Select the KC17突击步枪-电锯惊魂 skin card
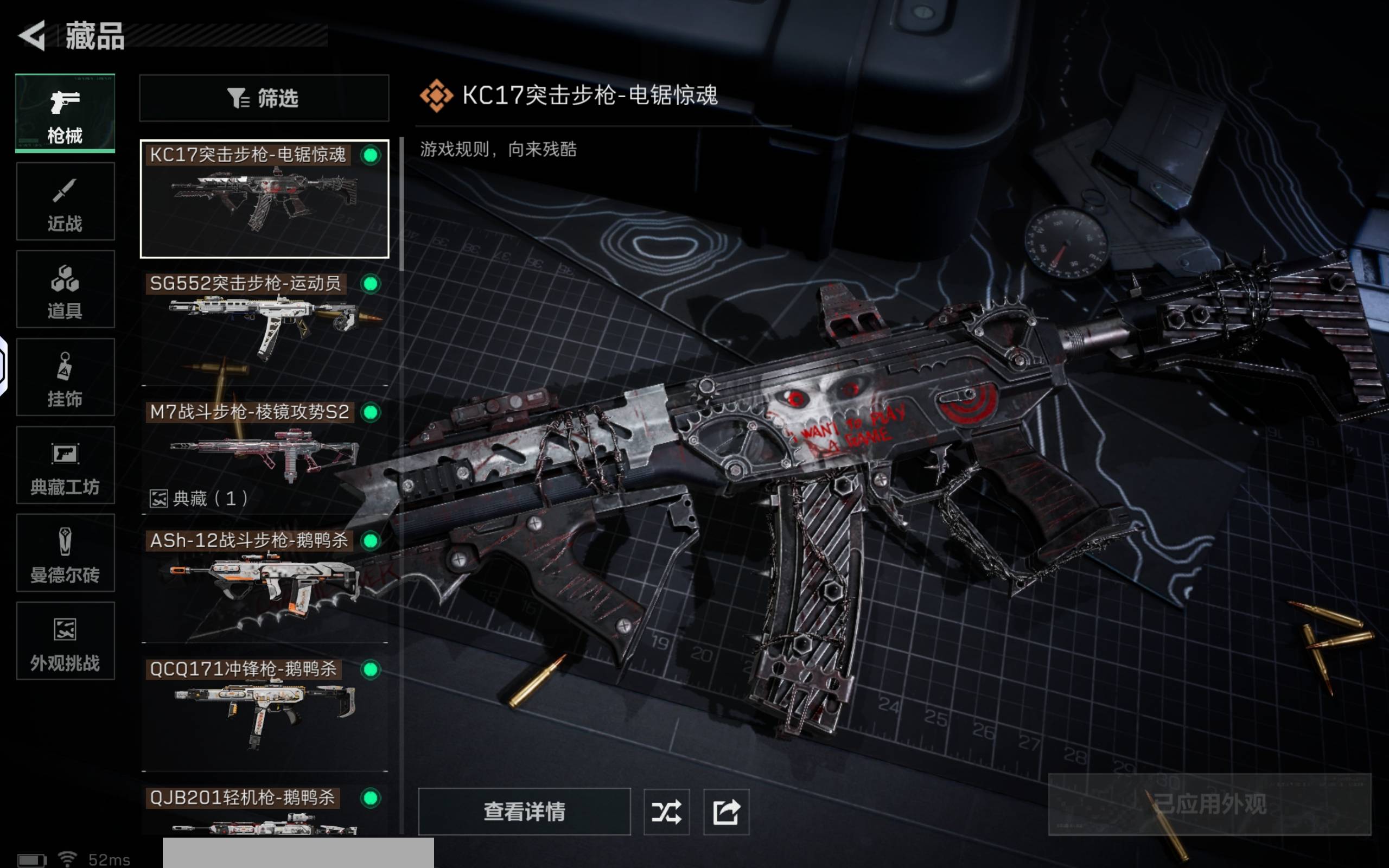This screenshot has height=868, width=1389. click(x=264, y=199)
